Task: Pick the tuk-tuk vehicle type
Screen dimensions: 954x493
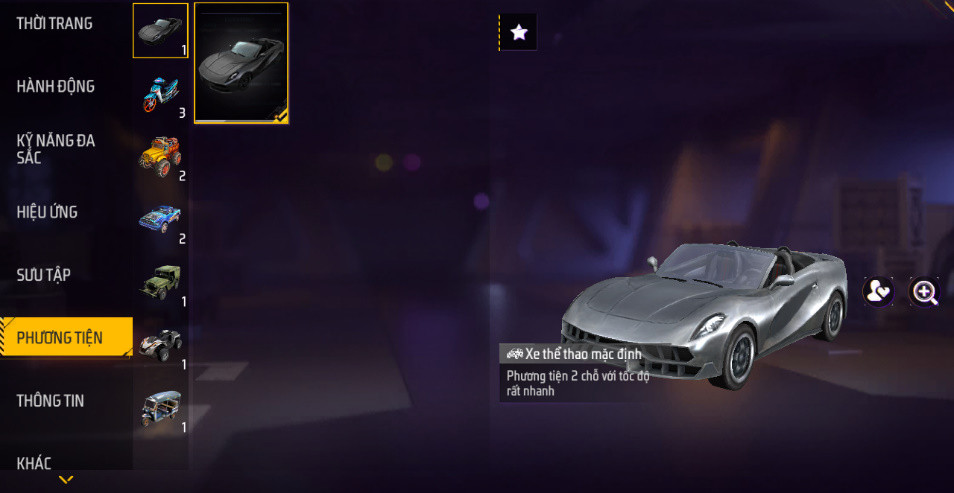Action: click(160, 409)
